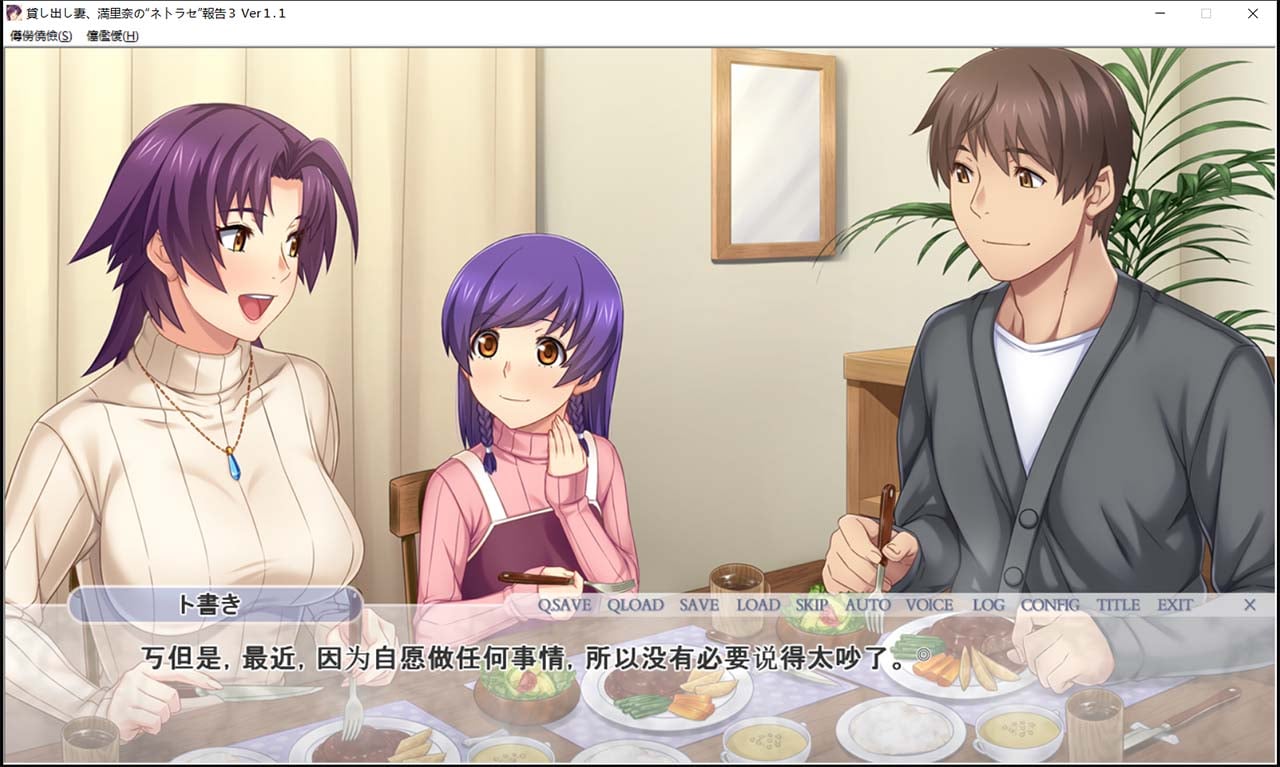
Task: Hide the message window with the X
Action: [1249, 605]
